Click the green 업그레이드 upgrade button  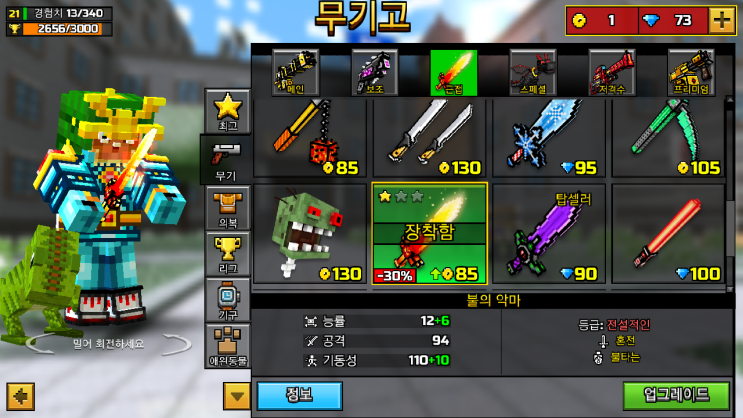click(676, 395)
